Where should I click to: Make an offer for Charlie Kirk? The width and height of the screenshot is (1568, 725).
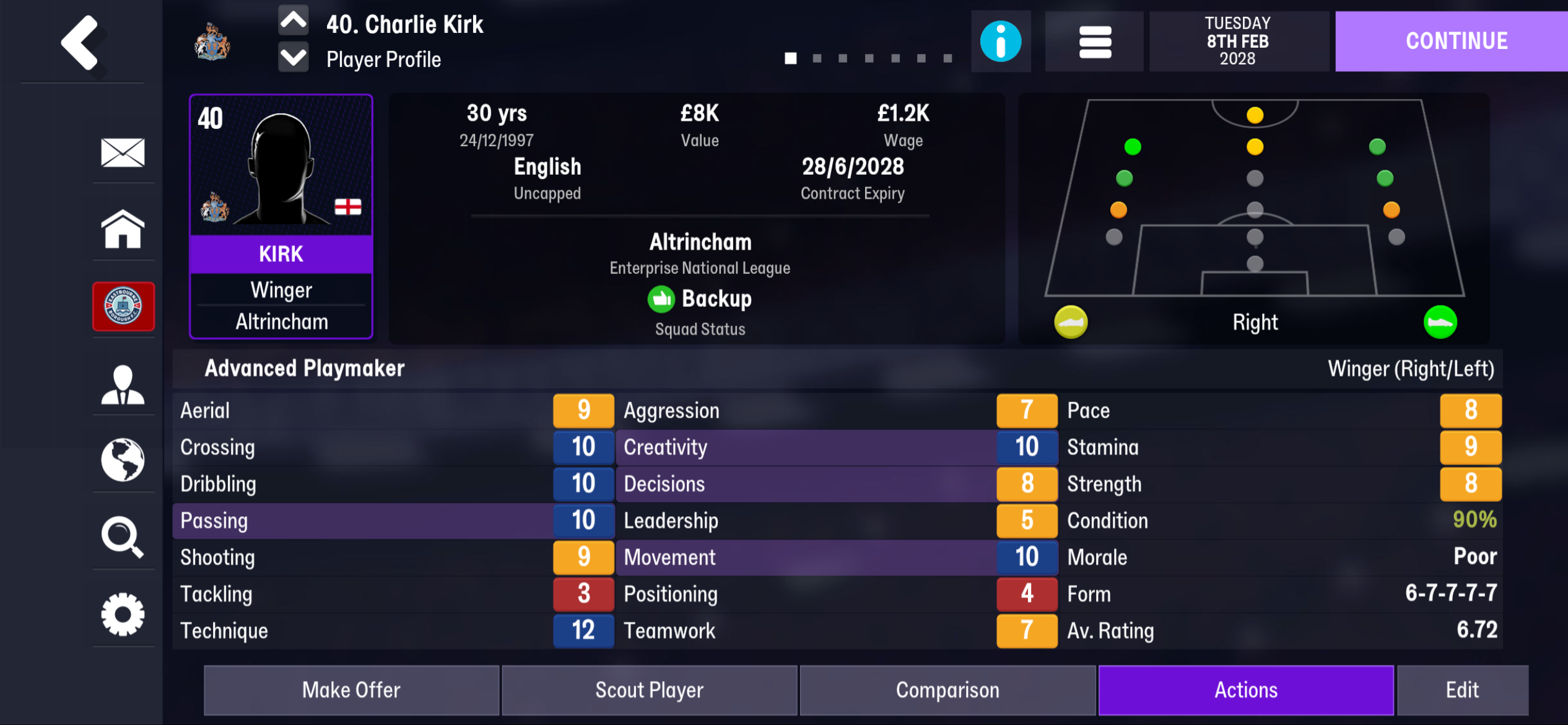click(351, 690)
